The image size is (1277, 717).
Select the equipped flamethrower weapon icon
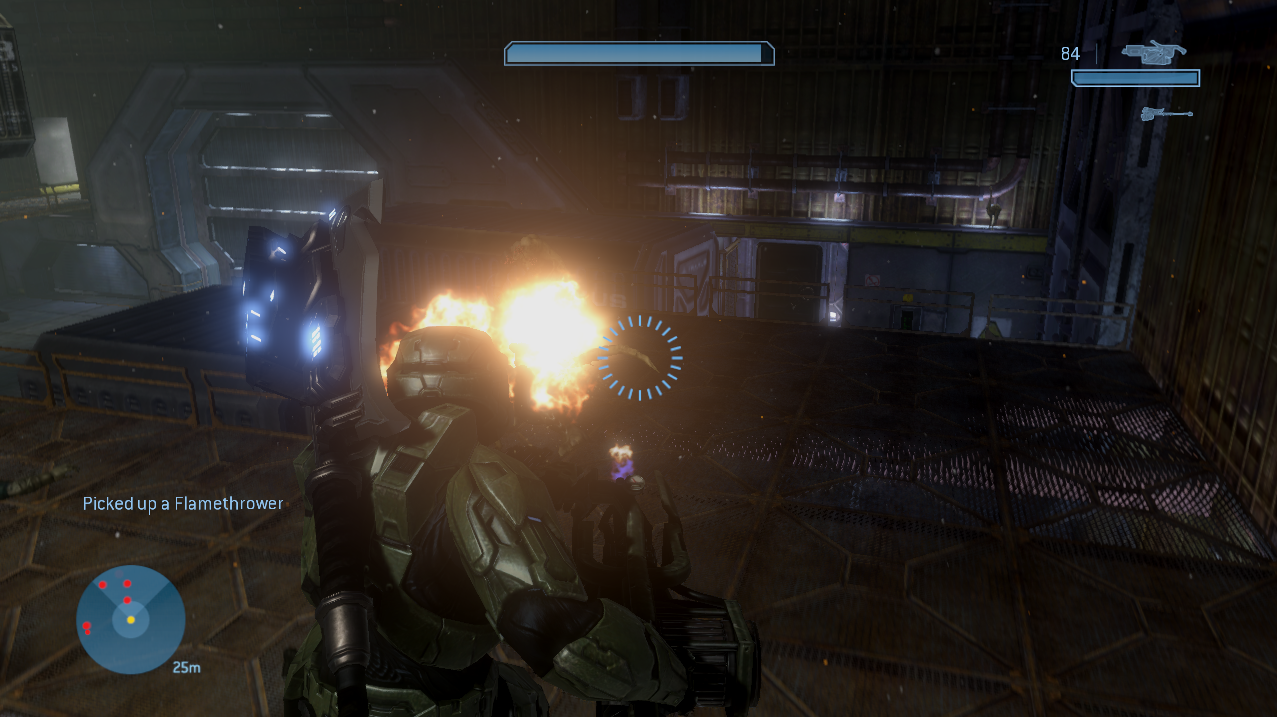1153,51
